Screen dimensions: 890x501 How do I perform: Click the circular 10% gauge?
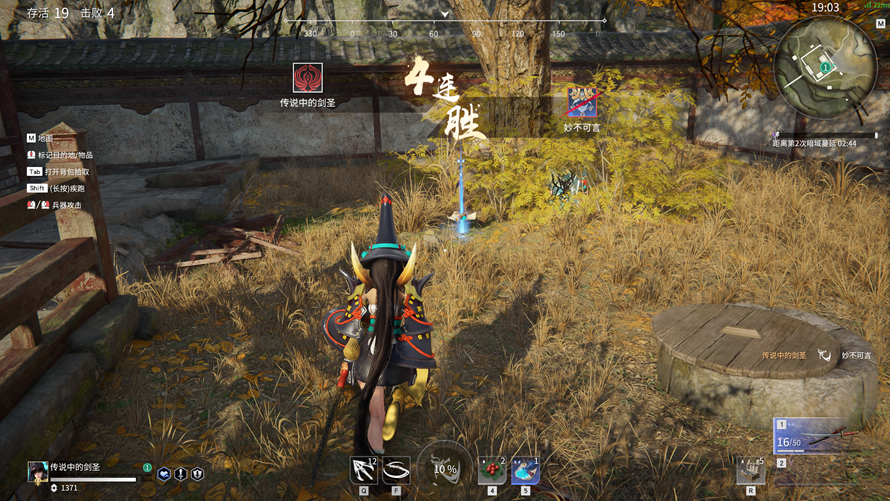tap(445, 468)
